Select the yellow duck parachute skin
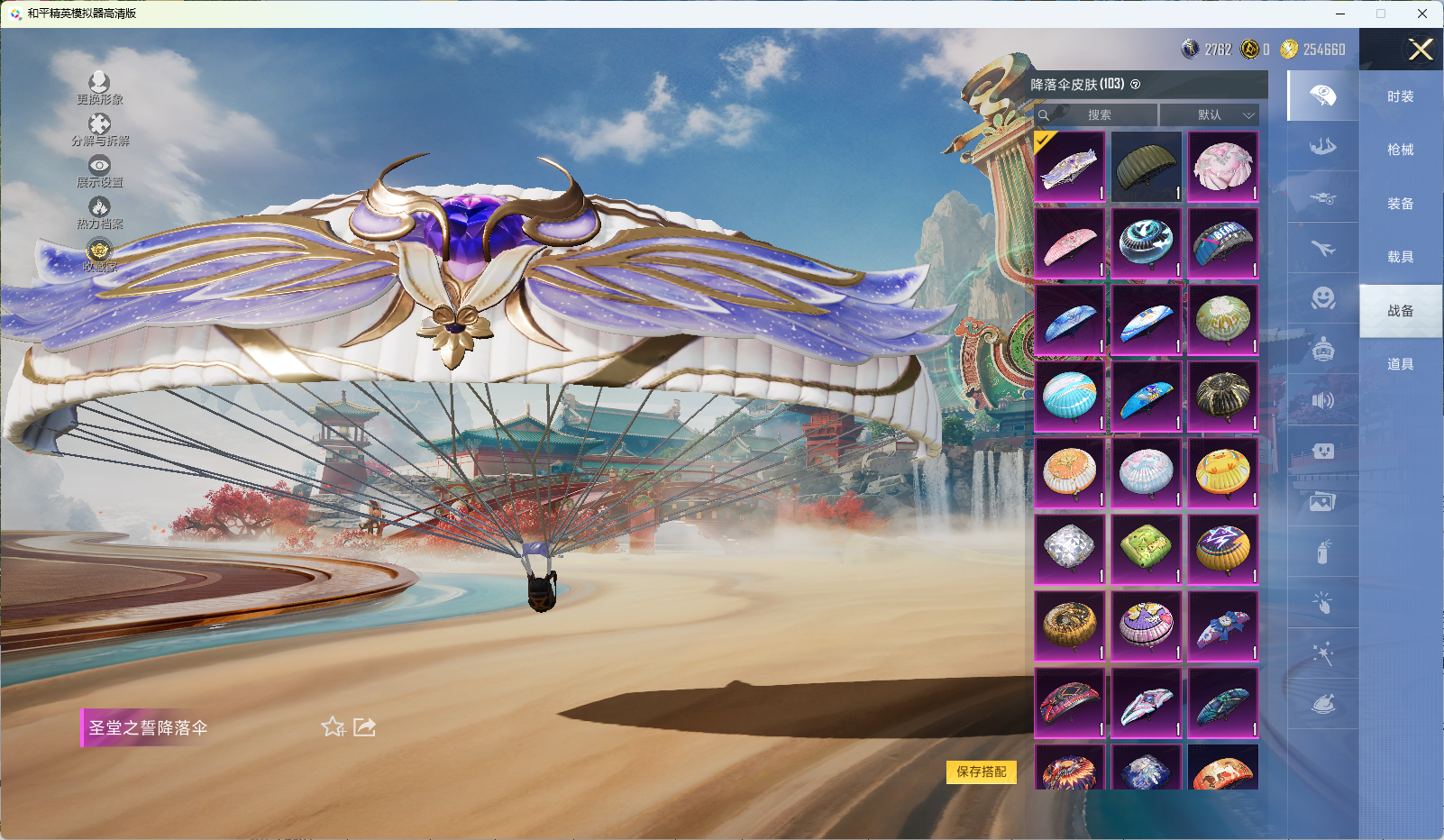 (1222, 473)
